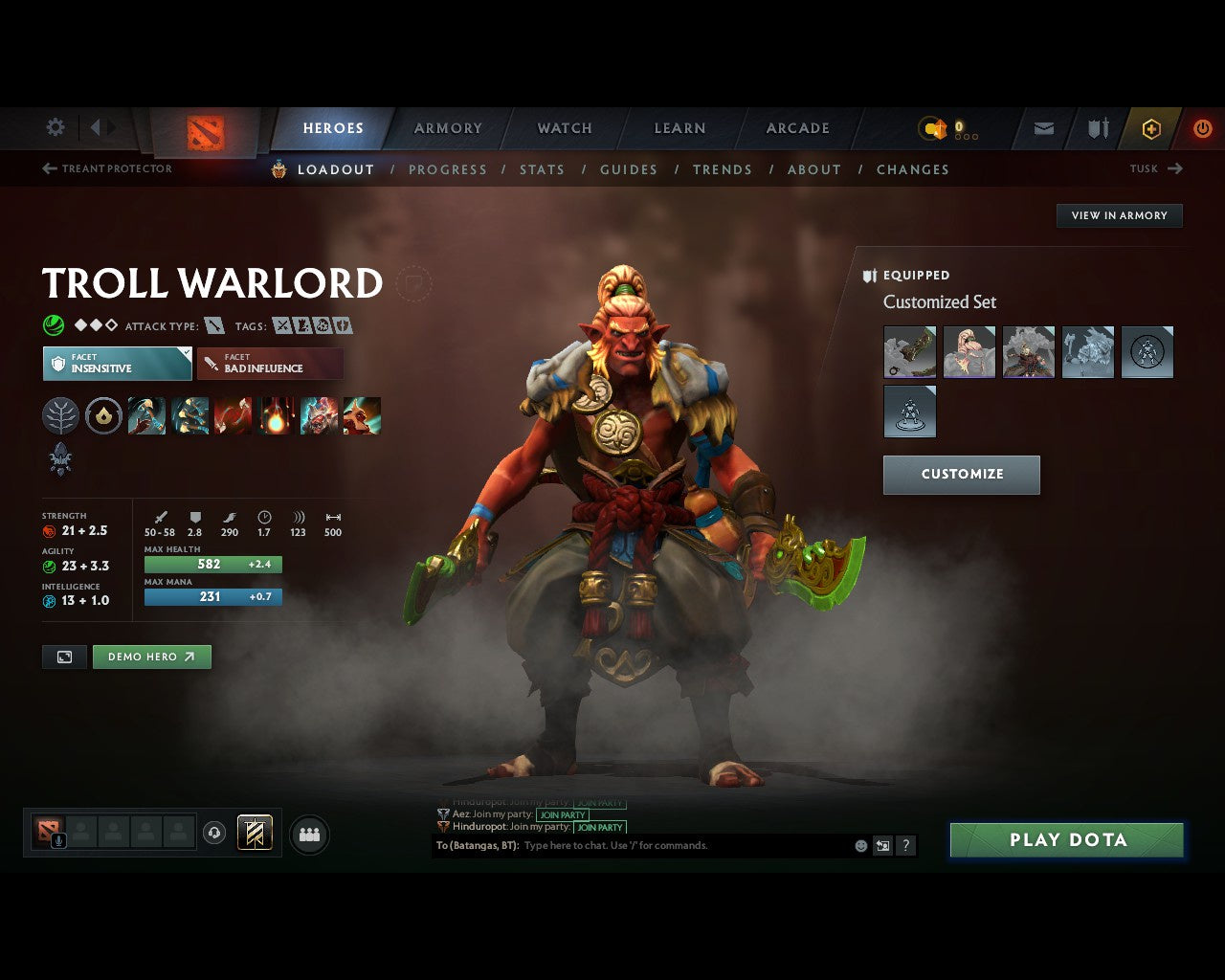Go back to Treant Protector via arrow
The image size is (1225, 980).
click(x=47, y=167)
